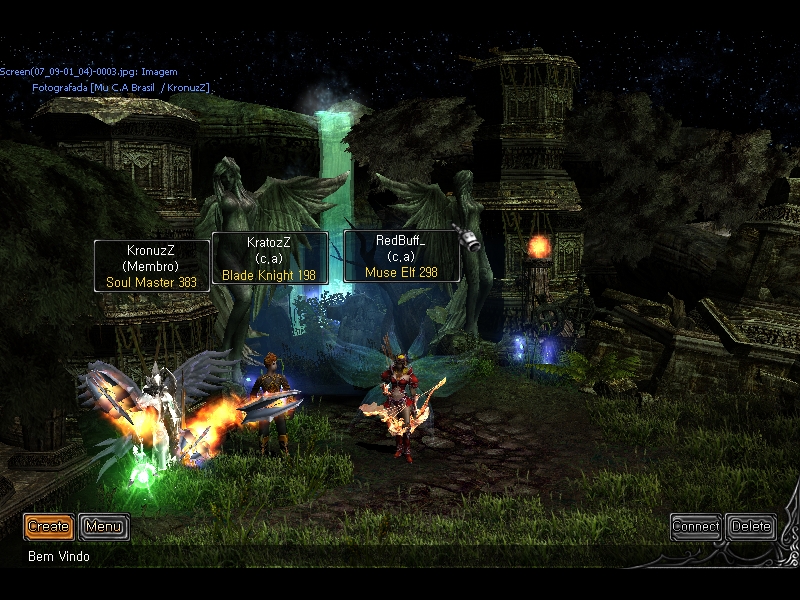Pick the RedBuff_ Muse Elf character card
Viewport: 800px width, 600px height.
pyautogui.click(x=401, y=256)
